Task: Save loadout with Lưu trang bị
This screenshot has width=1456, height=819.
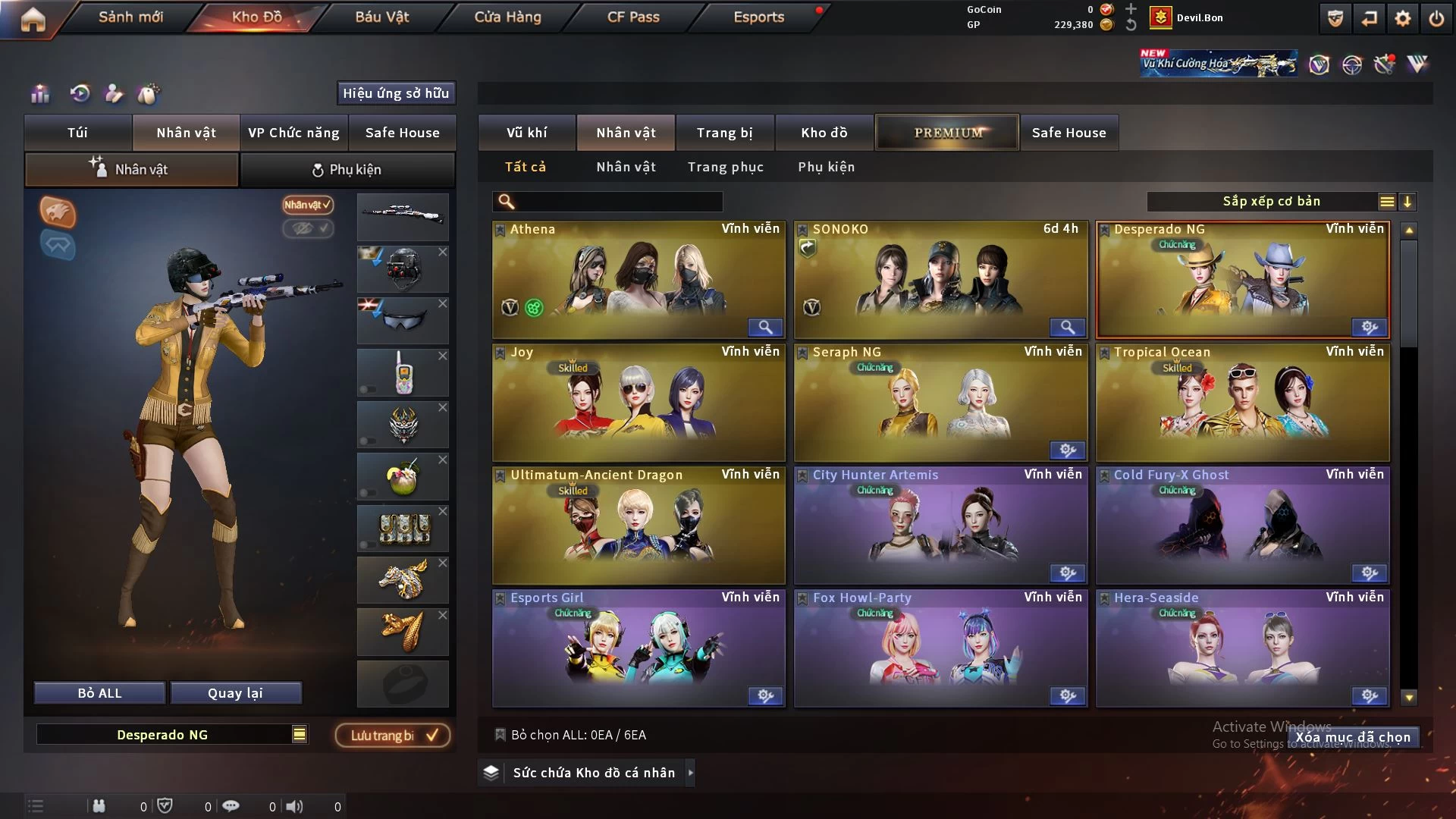Action: (393, 735)
